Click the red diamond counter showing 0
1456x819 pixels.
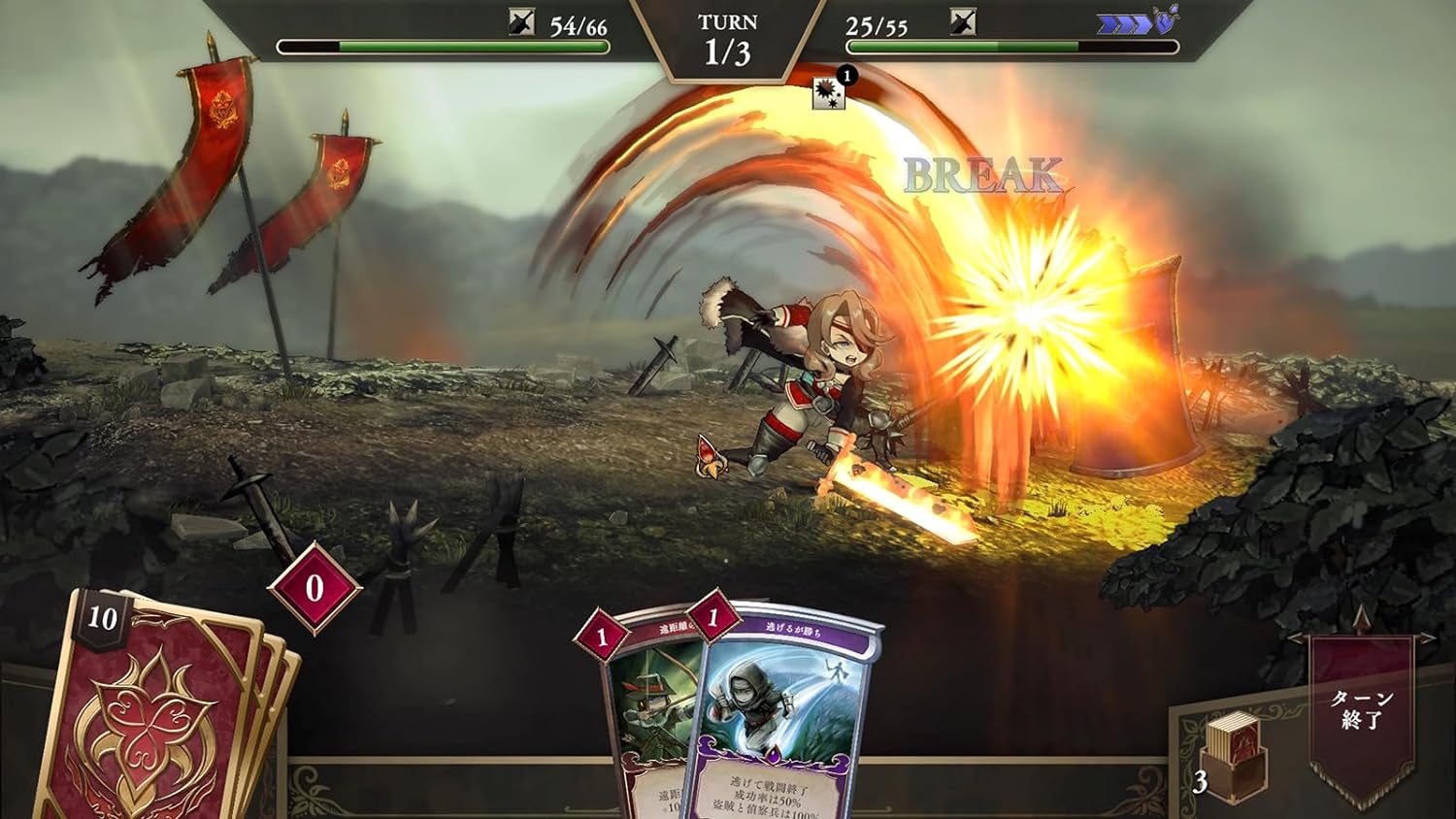pos(314,586)
